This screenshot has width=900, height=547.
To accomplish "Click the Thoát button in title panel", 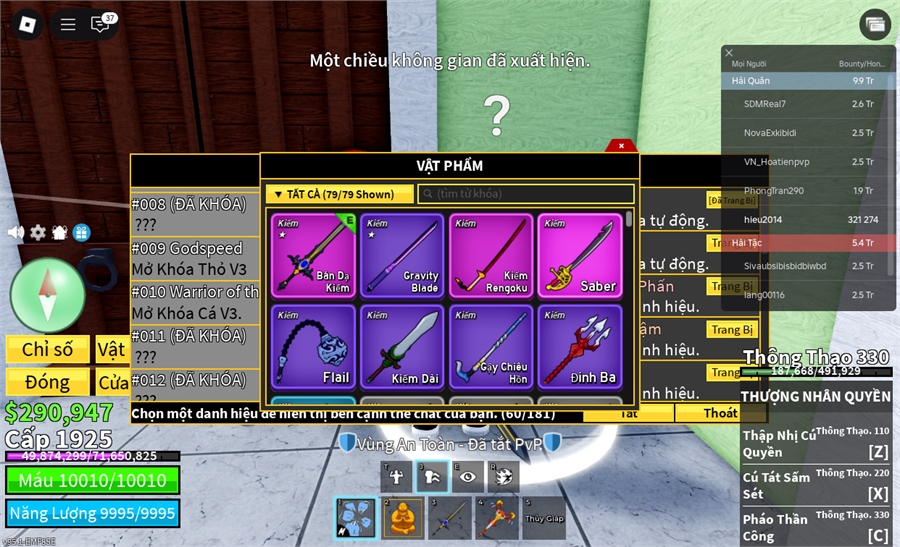I will click(x=720, y=413).
